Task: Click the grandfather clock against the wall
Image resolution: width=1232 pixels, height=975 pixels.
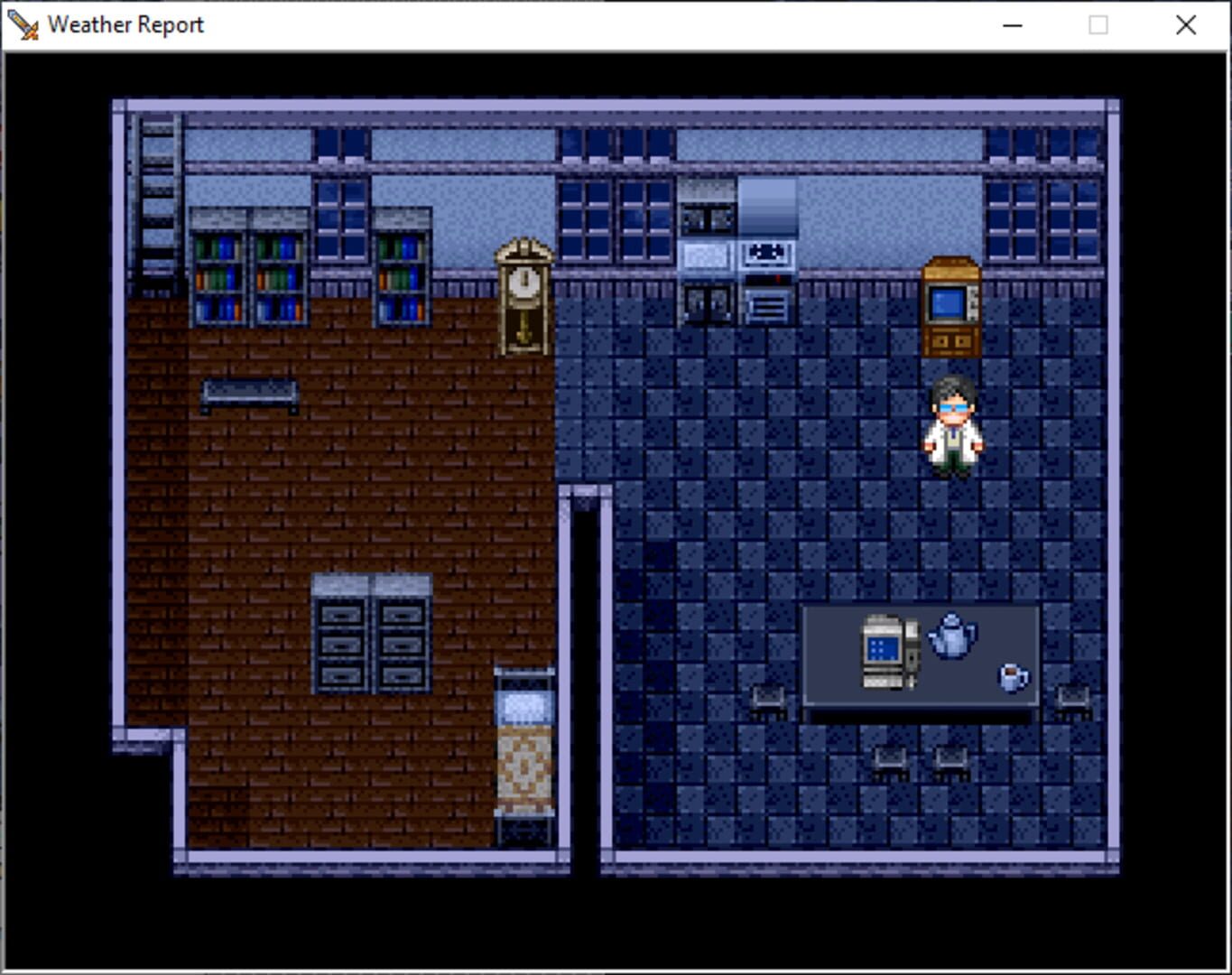Action: pos(523,298)
